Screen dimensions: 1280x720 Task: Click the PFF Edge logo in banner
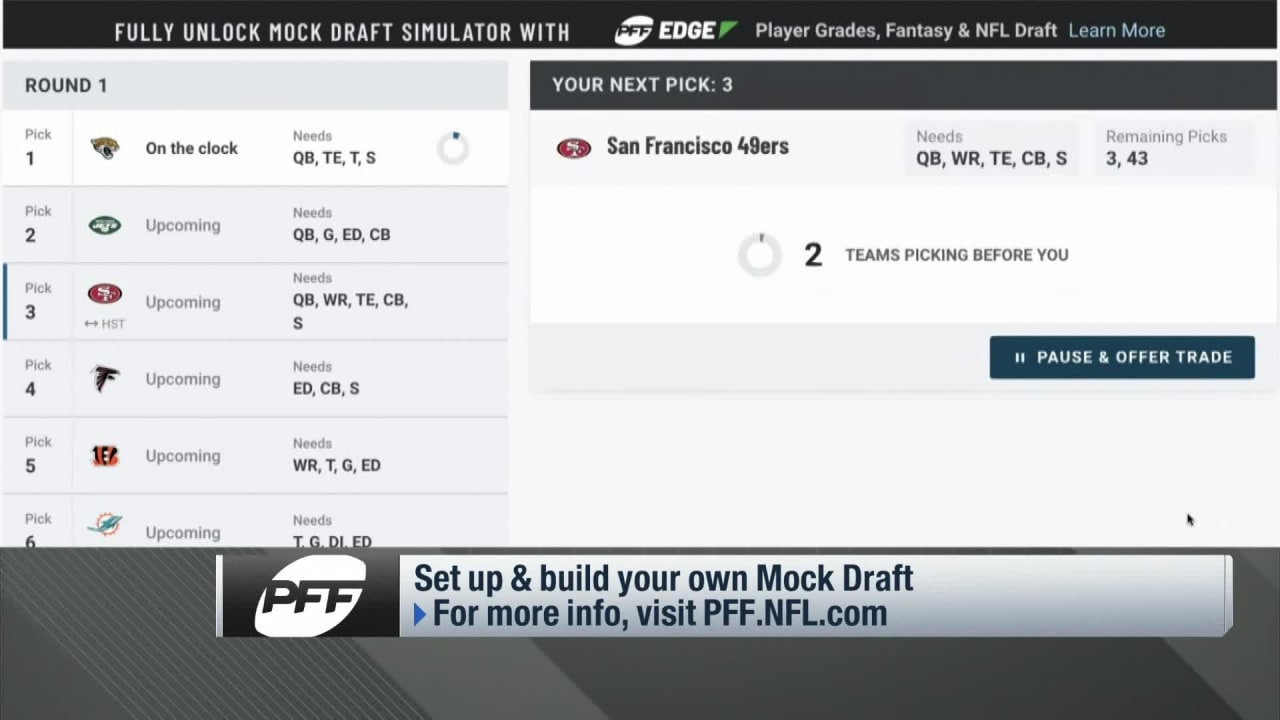point(676,30)
